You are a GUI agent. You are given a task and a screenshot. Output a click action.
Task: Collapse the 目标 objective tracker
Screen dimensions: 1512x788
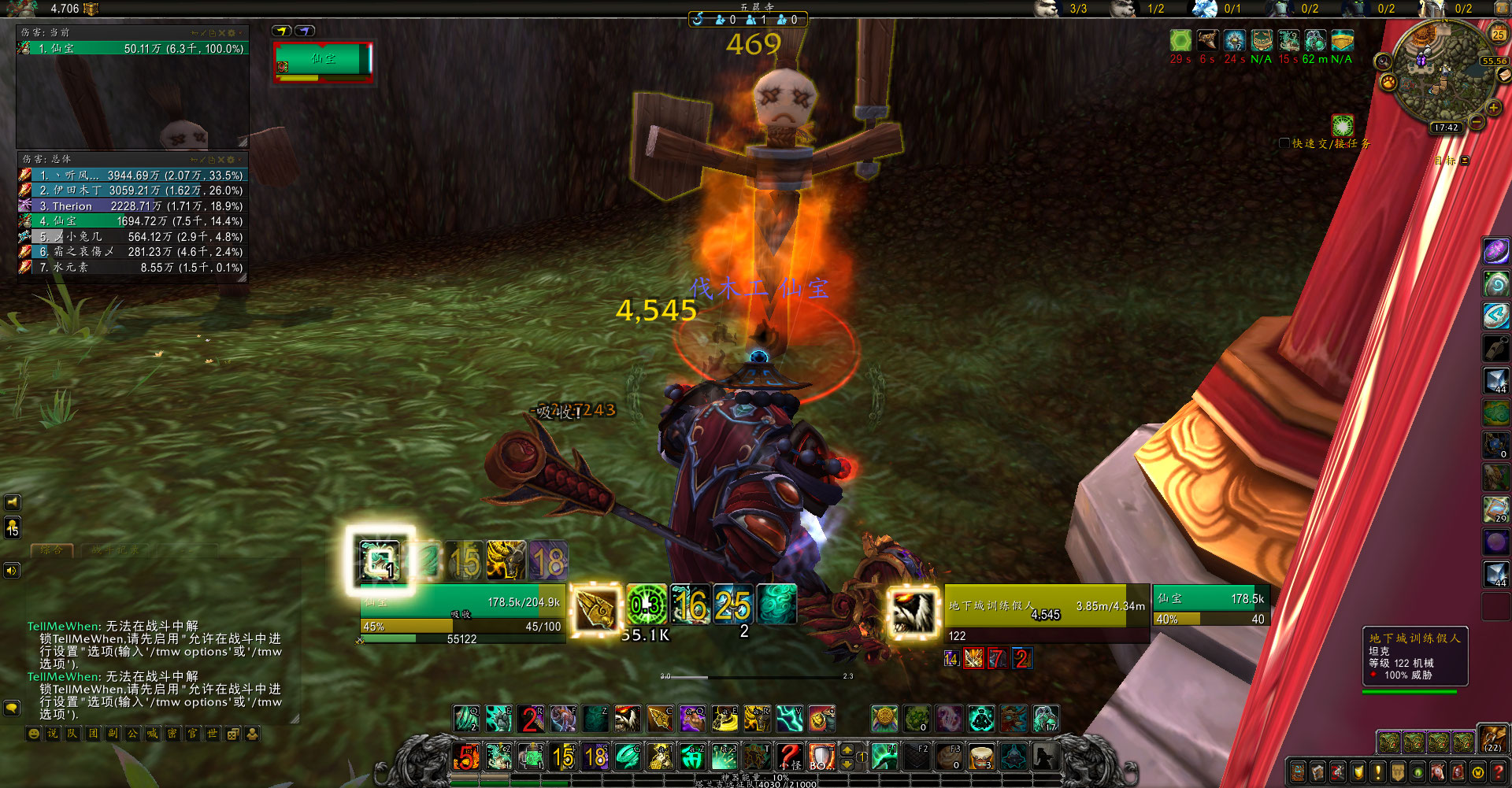pyautogui.click(x=1465, y=161)
